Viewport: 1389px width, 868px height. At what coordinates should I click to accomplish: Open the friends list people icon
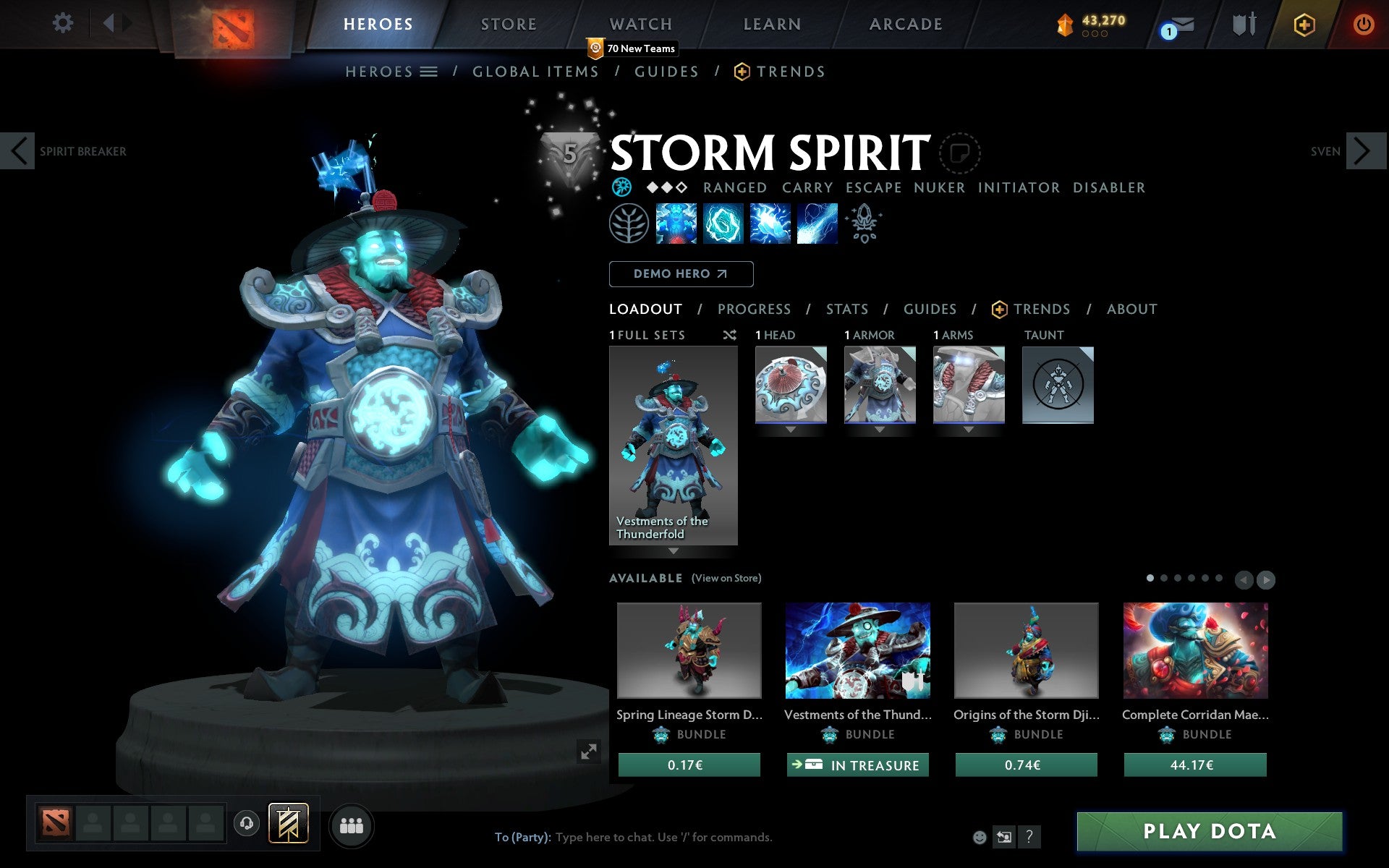coord(352,824)
